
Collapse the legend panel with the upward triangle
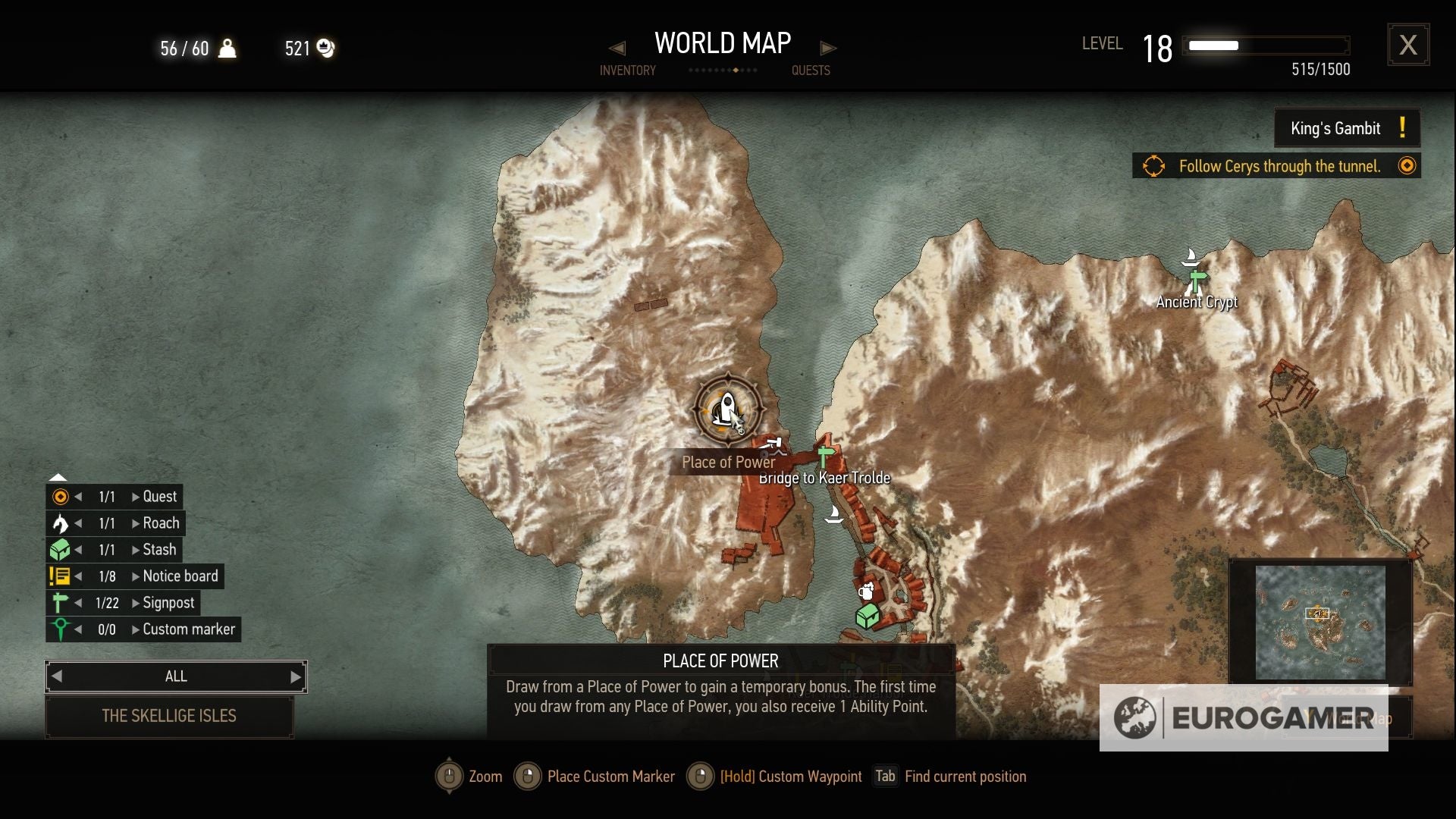(58, 476)
